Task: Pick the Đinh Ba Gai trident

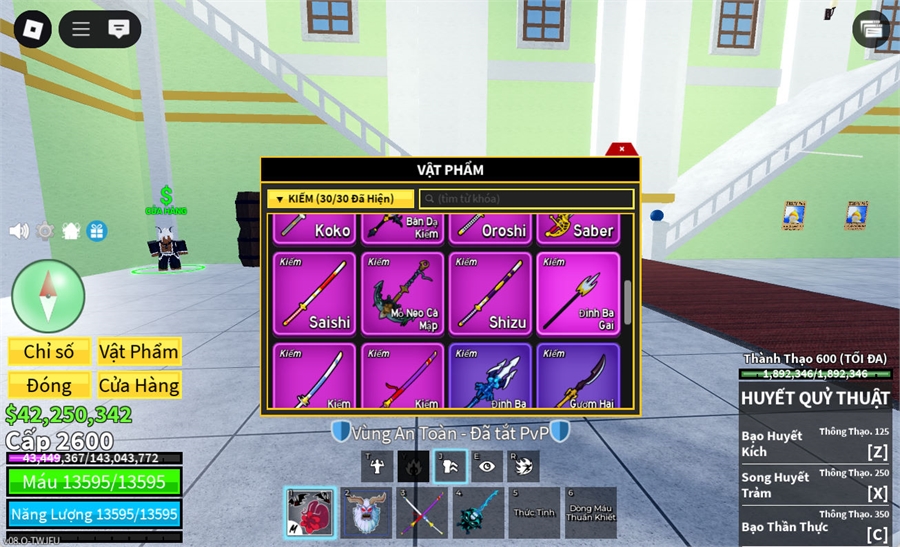Action: coord(577,293)
